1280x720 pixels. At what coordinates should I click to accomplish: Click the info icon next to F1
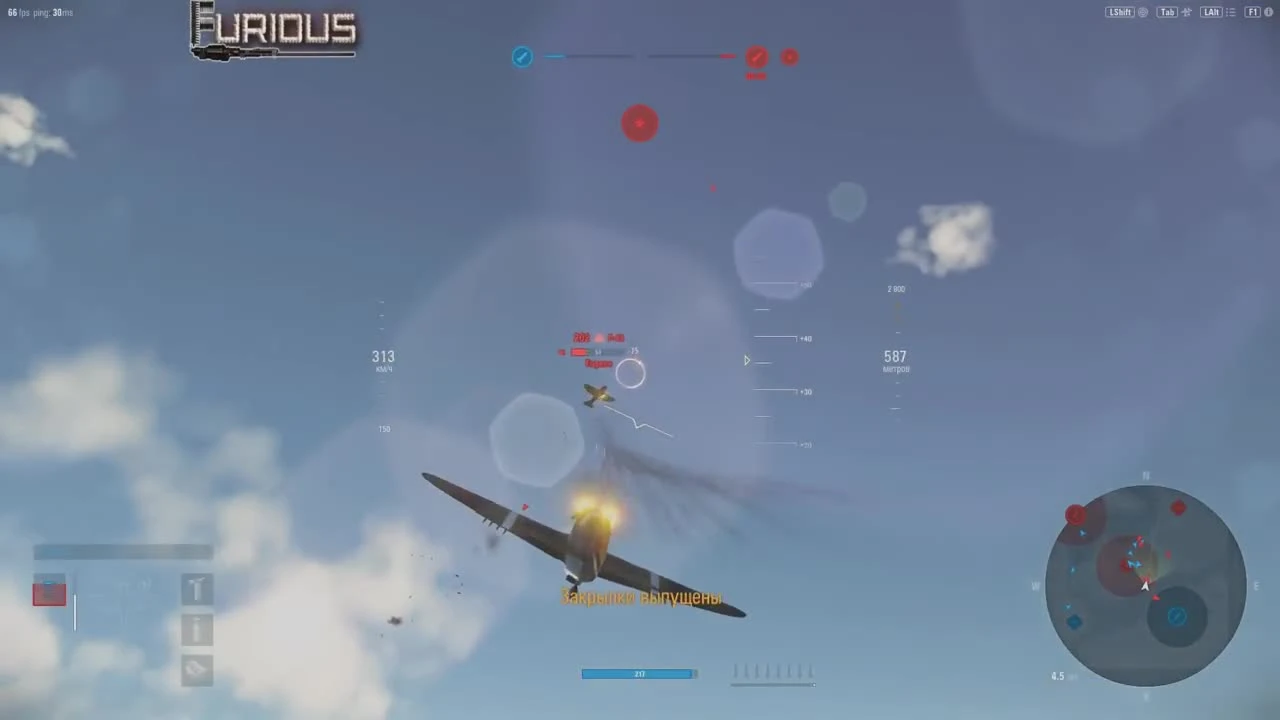click(x=1268, y=12)
